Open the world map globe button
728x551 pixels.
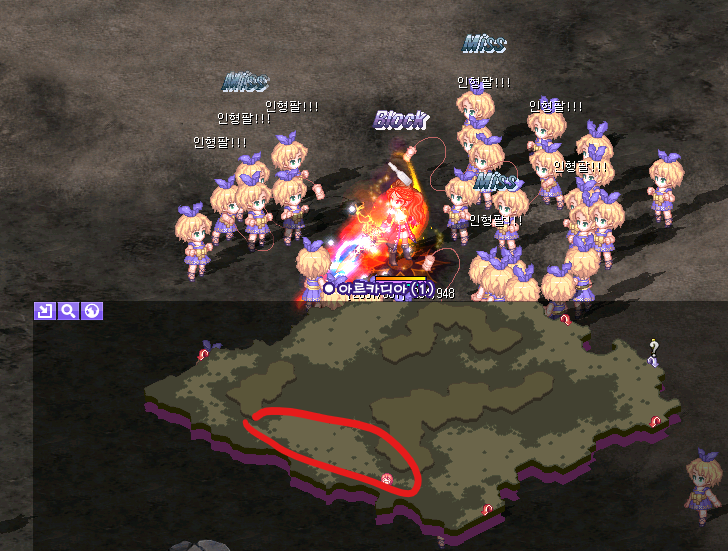tap(92, 311)
